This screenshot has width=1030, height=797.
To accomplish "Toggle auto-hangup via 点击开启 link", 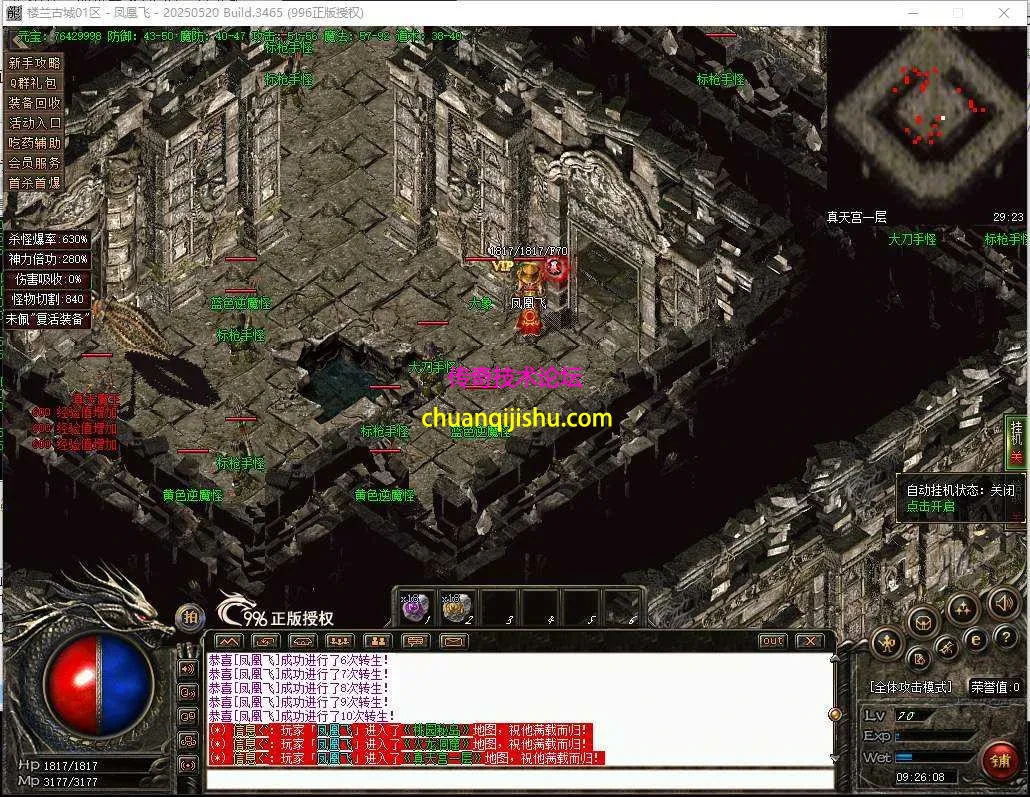I will [930, 506].
